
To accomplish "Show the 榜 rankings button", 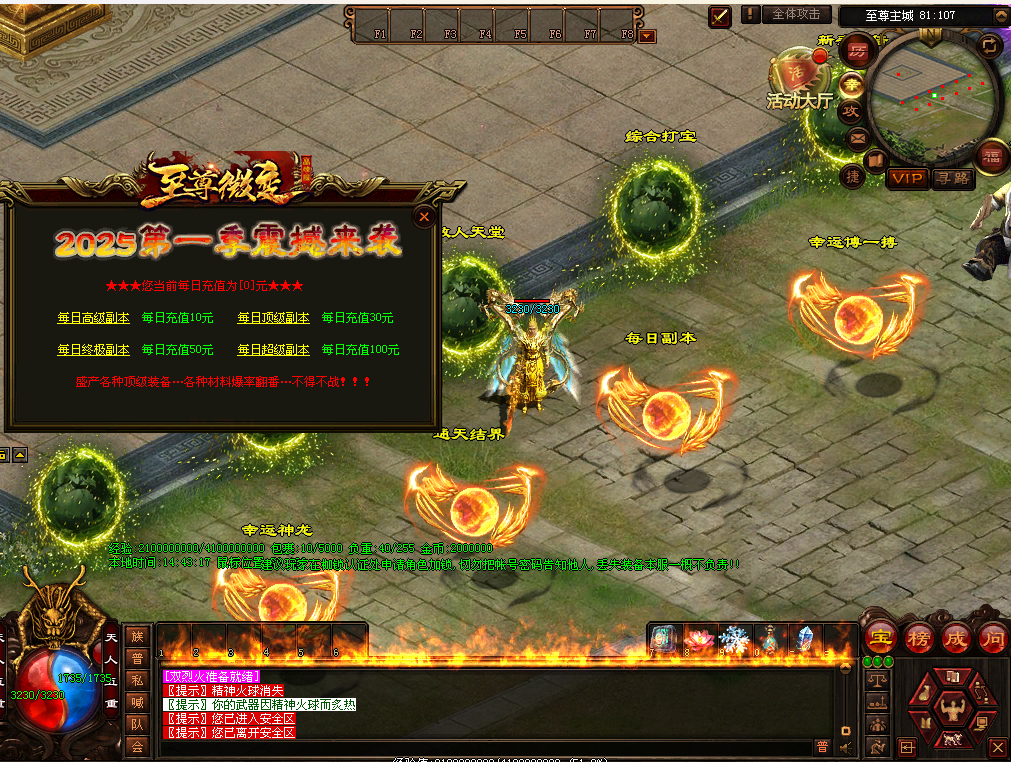I will (x=918, y=637).
